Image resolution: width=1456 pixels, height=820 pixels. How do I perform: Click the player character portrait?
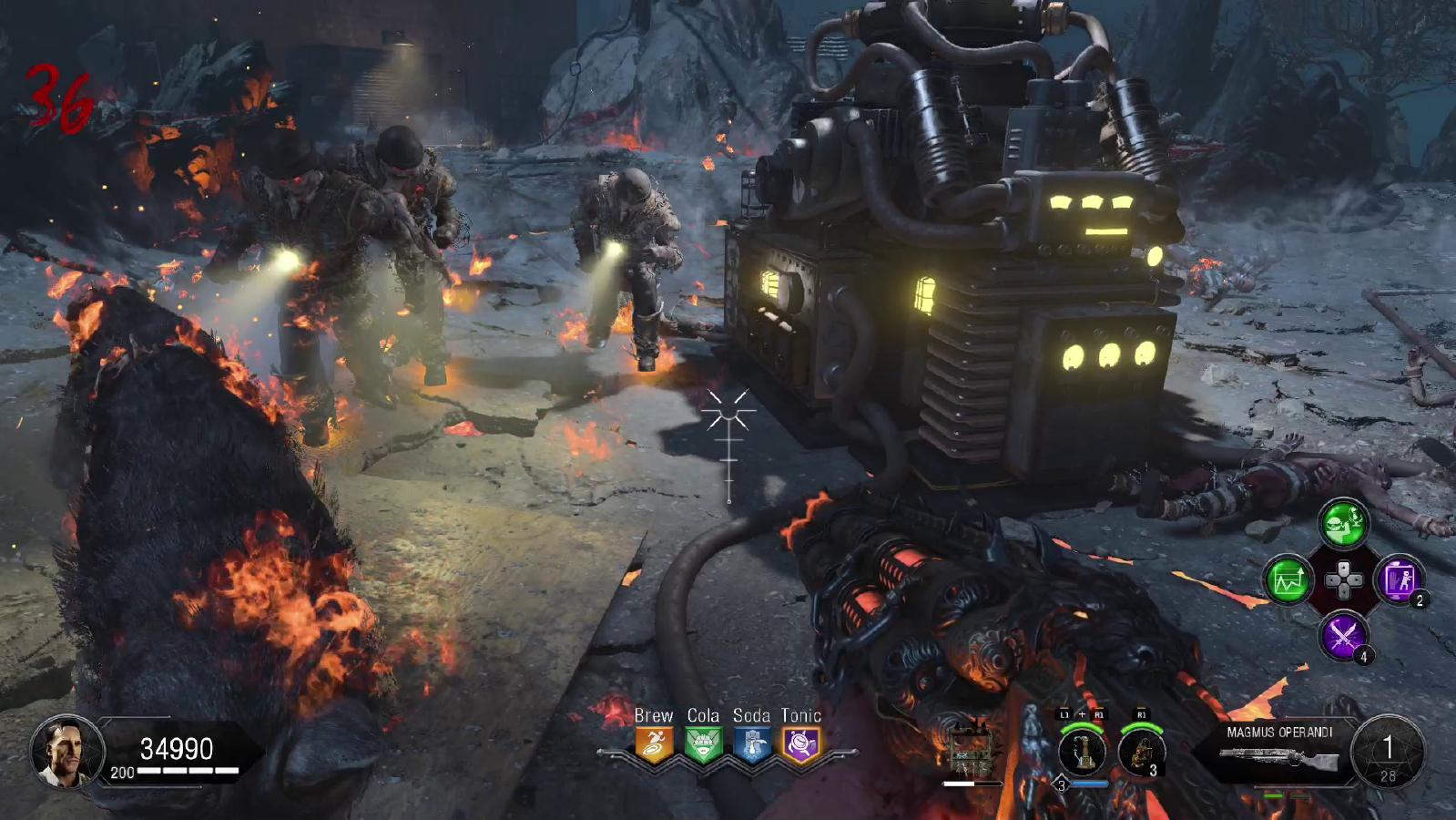point(66,752)
